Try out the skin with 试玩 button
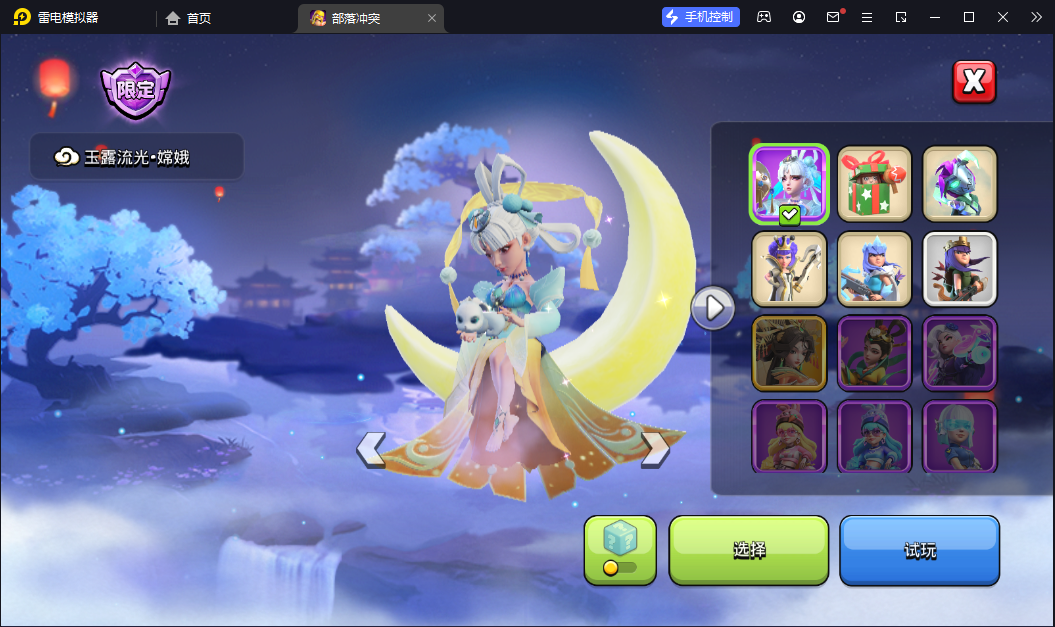Viewport: 1055px width, 627px height. pos(919,550)
